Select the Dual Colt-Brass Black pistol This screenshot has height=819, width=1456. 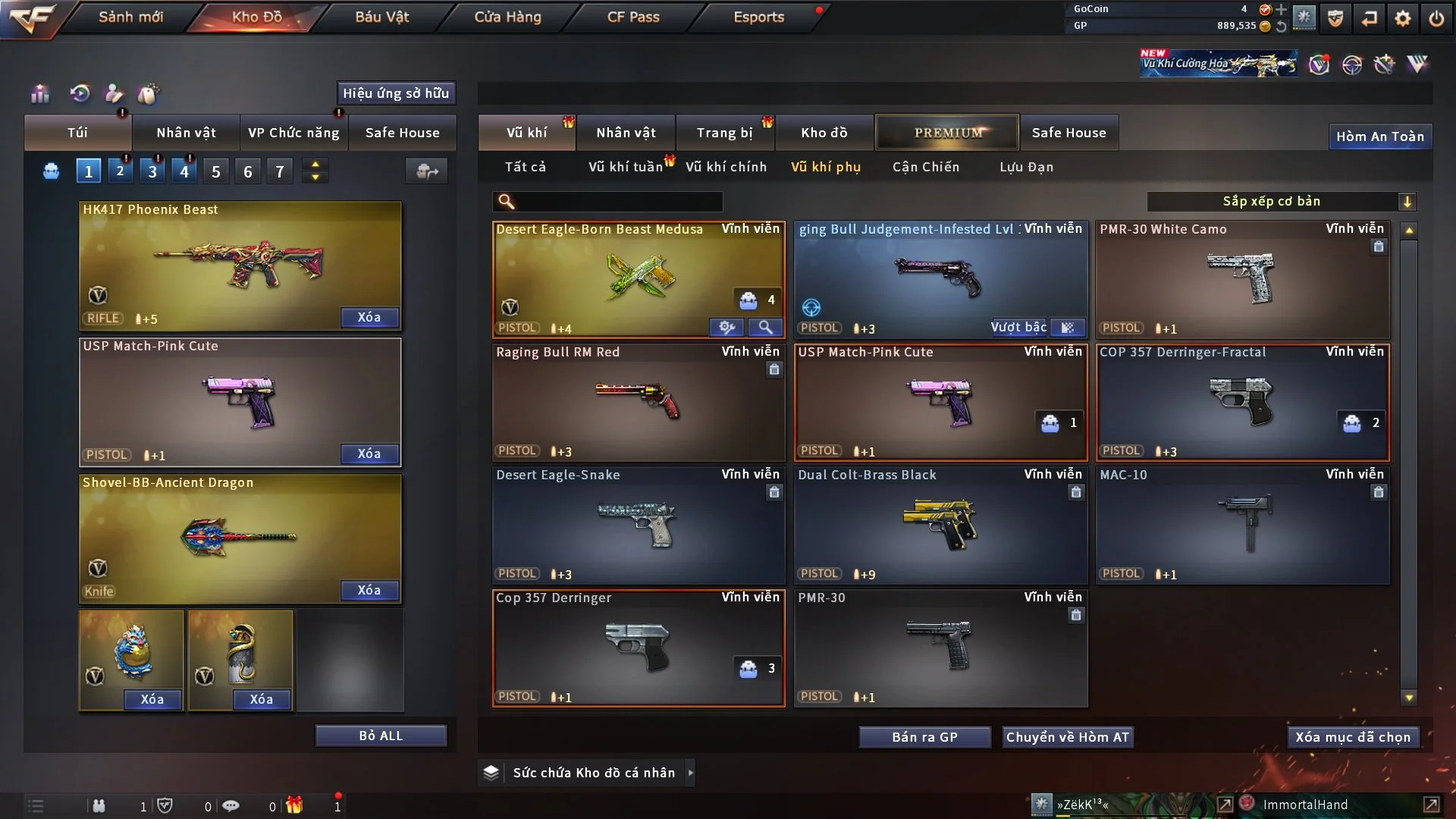pos(940,525)
